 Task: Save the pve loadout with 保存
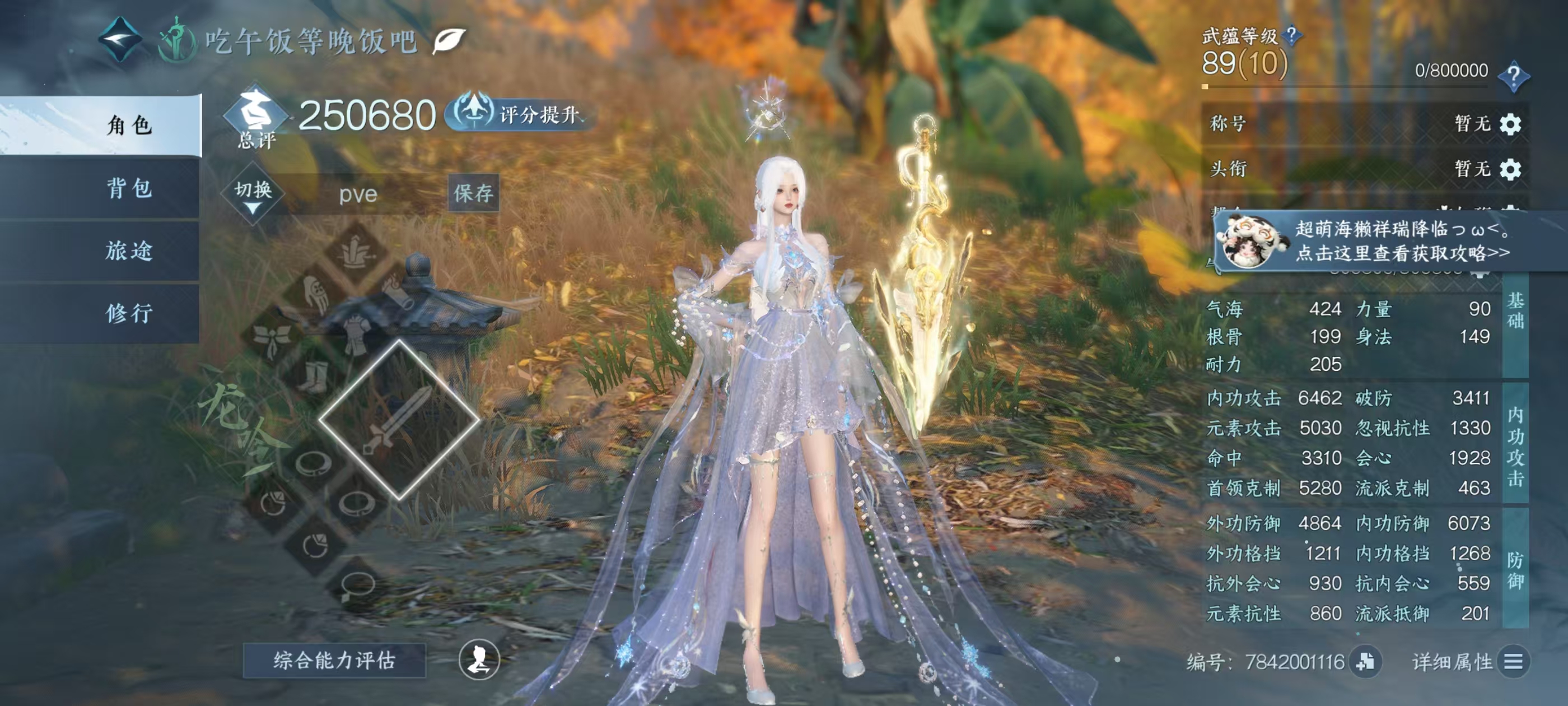pos(473,194)
